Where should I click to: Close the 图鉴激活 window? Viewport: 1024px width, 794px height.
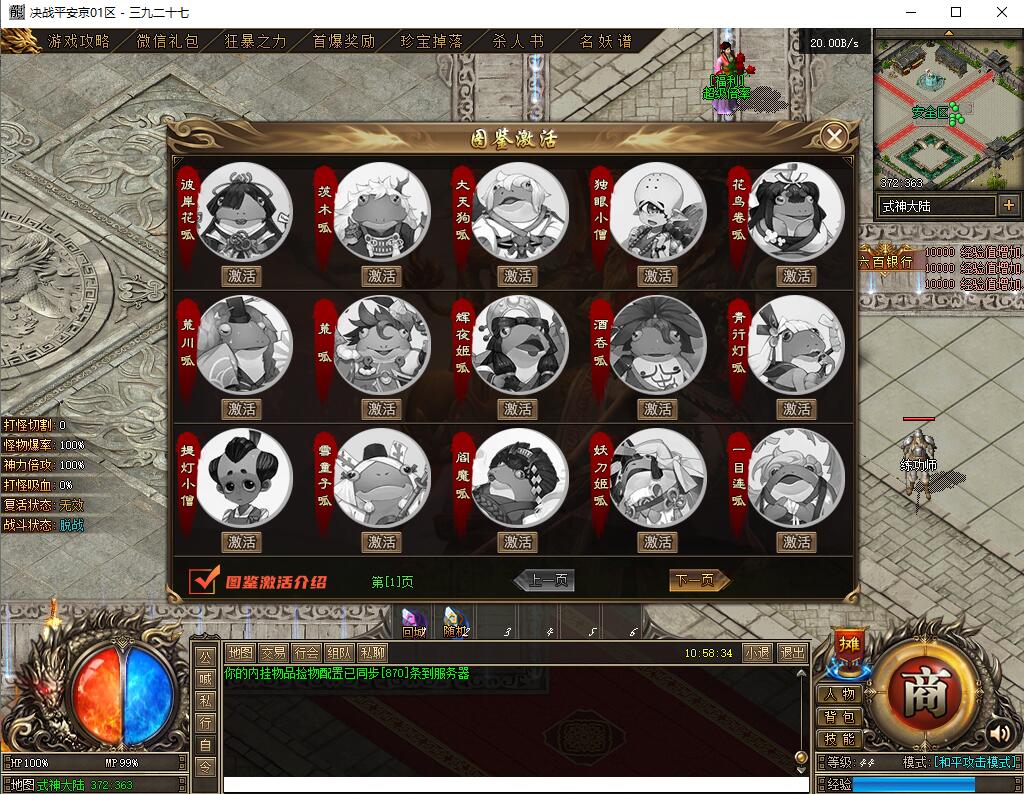tap(833, 137)
